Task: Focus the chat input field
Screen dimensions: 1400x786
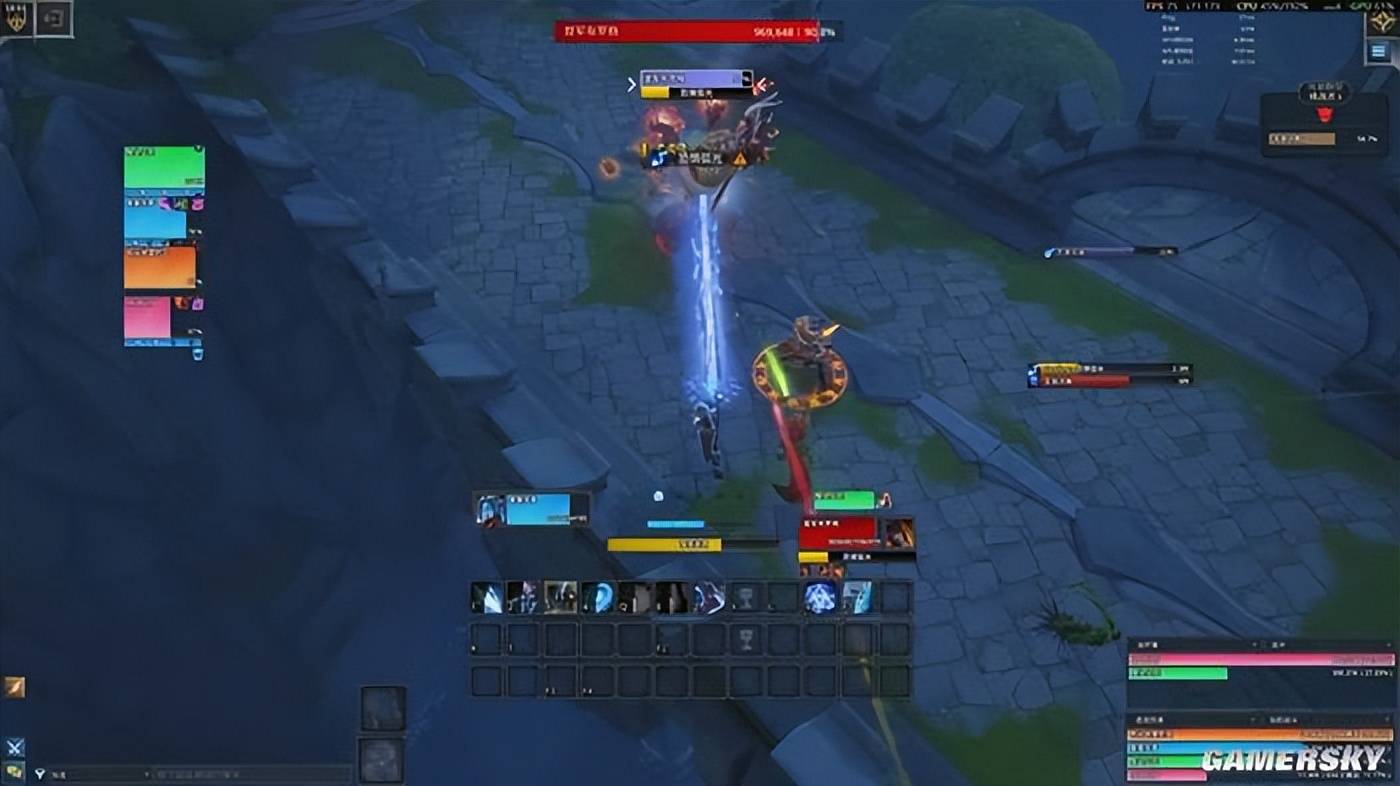Action: (x=250, y=774)
